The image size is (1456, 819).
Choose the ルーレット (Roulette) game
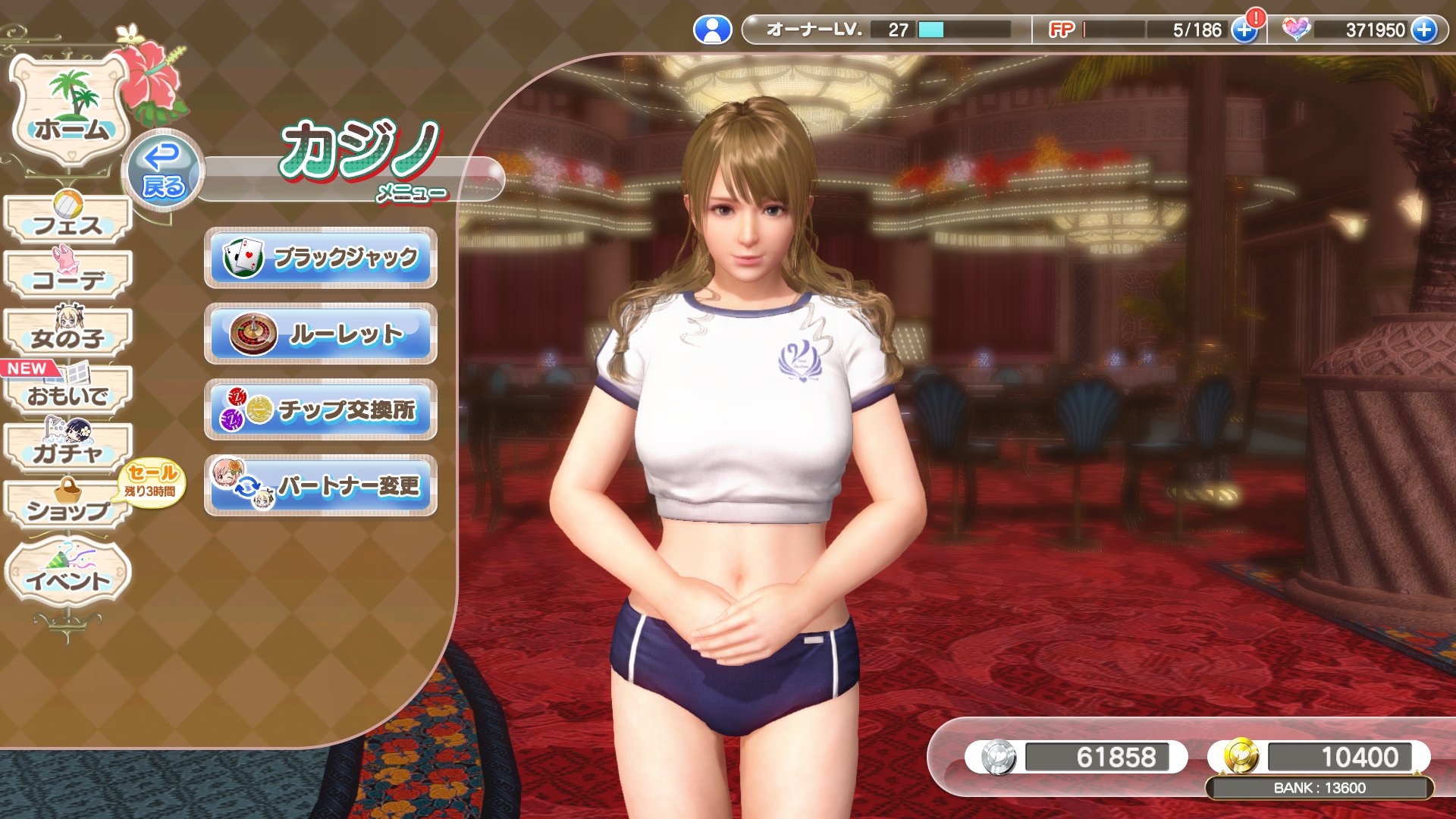coord(321,334)
